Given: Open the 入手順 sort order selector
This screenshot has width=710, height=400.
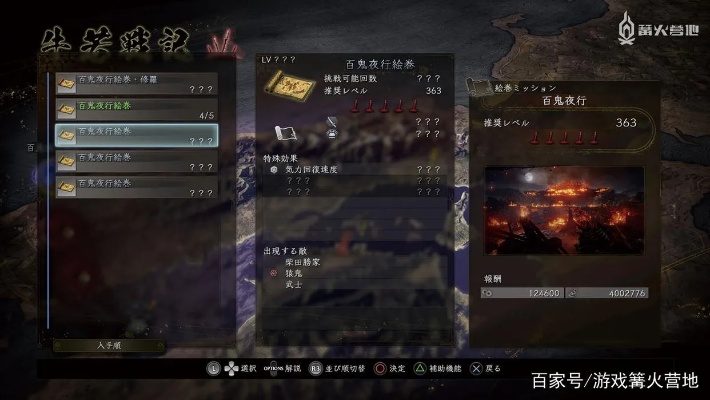Looking at the screenshot, I should point(109,345).
